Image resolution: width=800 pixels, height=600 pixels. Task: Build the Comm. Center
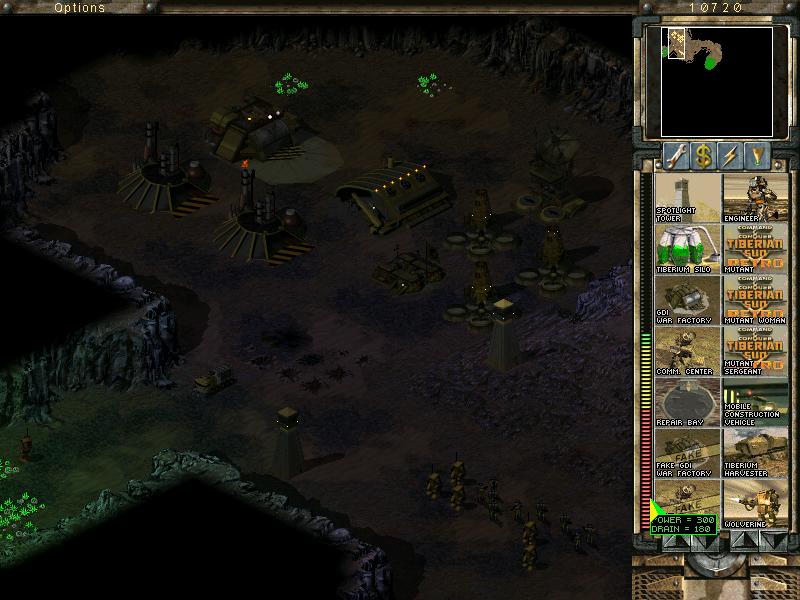point(687,352)
